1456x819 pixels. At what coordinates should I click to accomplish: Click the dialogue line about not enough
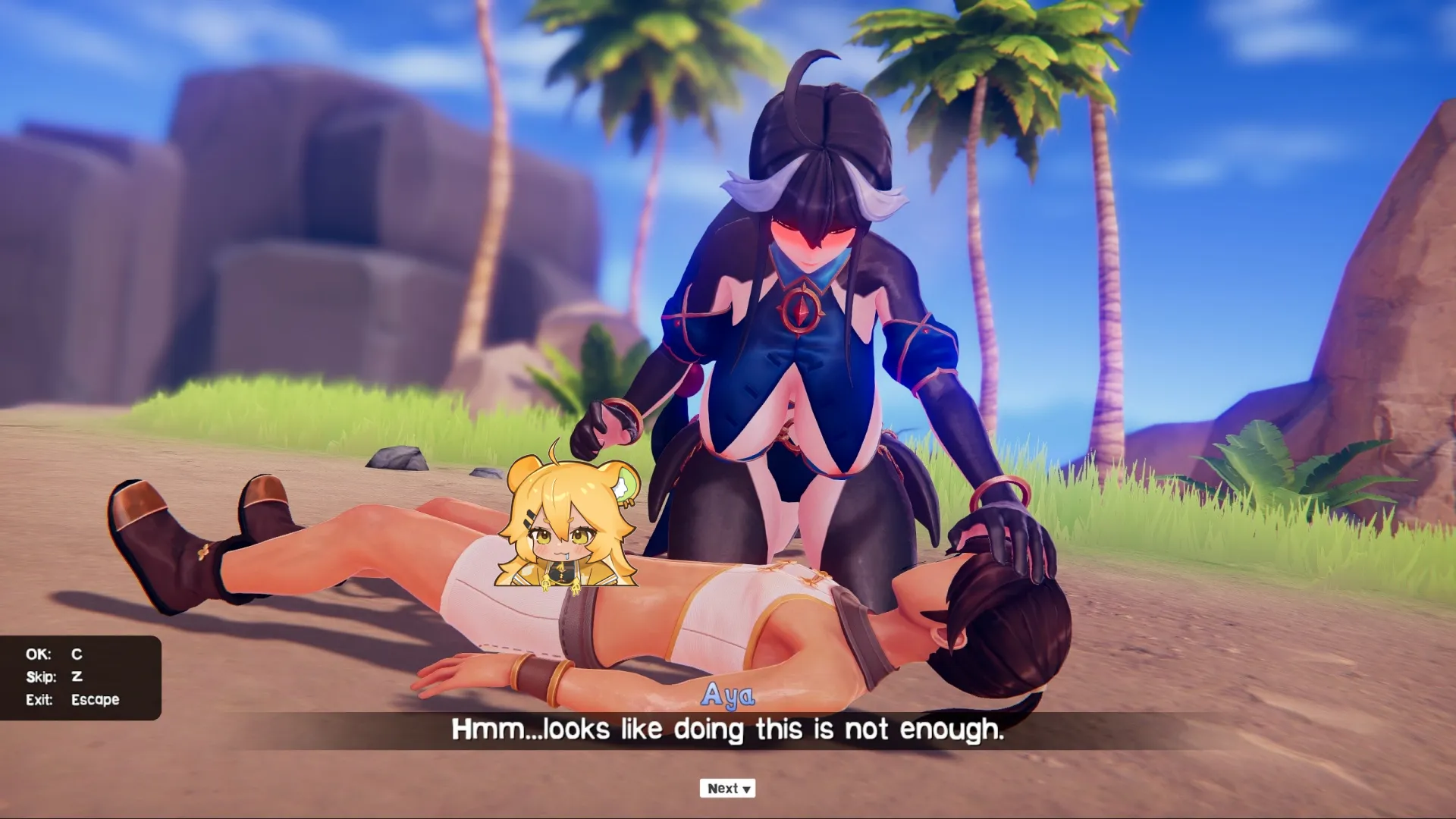(x=726, y=729)
